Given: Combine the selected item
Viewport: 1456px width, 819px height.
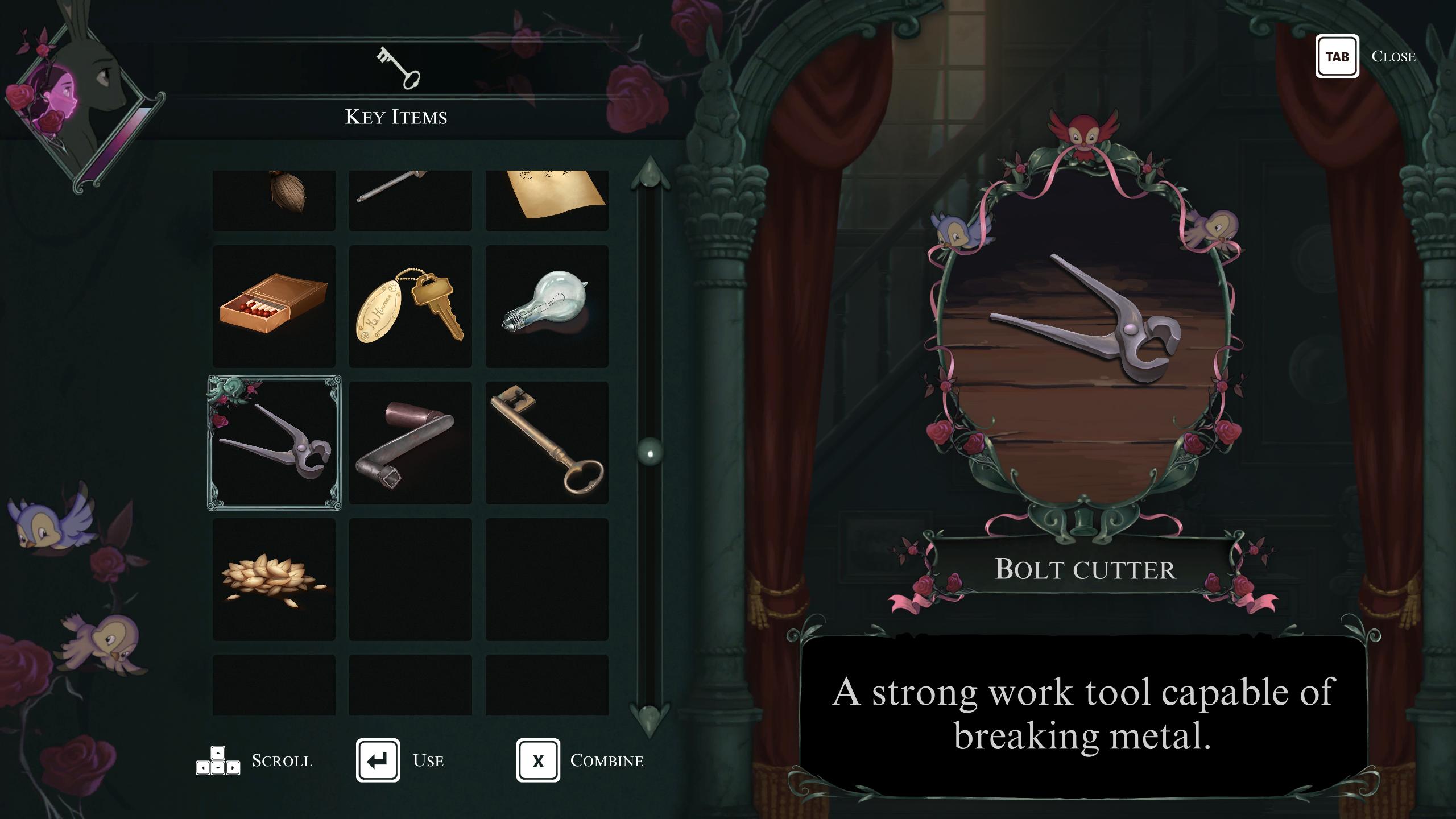Looking at the screenshot, I should pos(538,760).
